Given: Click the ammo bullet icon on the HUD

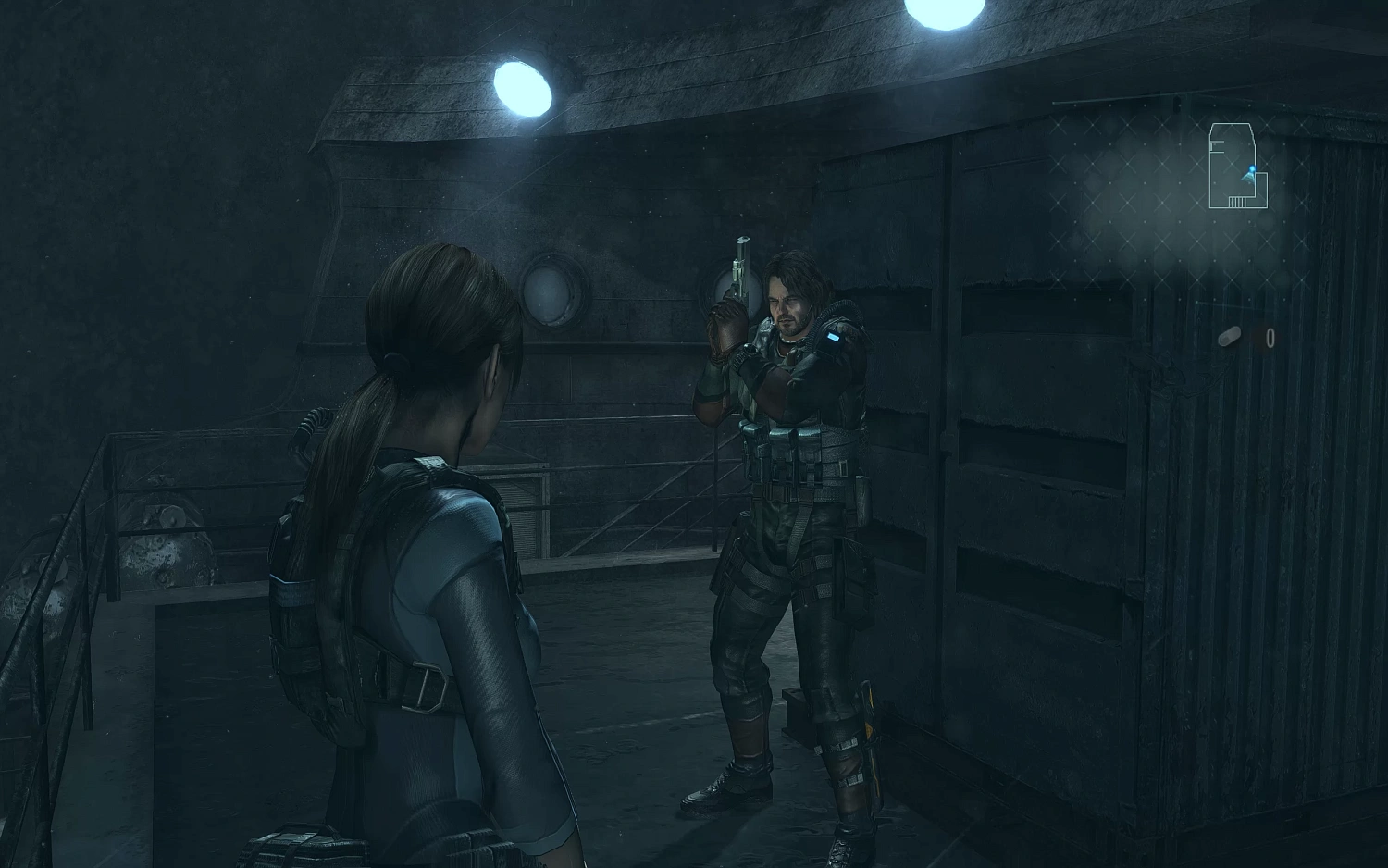Looking at the screenshot, I should pyautogui.click(x=1230, y=336).
